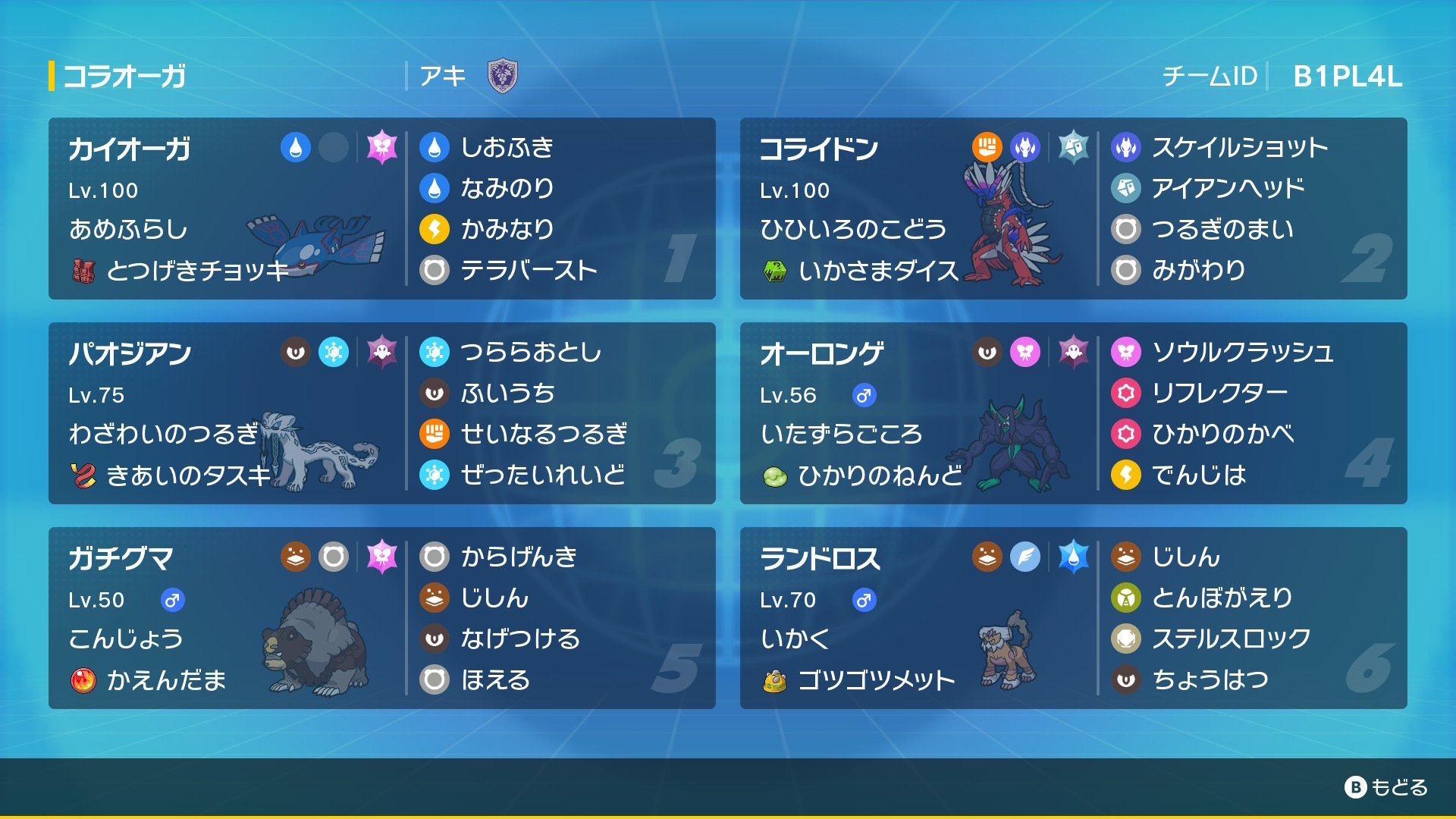Click the purple trainer emblem next to アキ
Screen dimensions: 1456x819
[502, 76]
